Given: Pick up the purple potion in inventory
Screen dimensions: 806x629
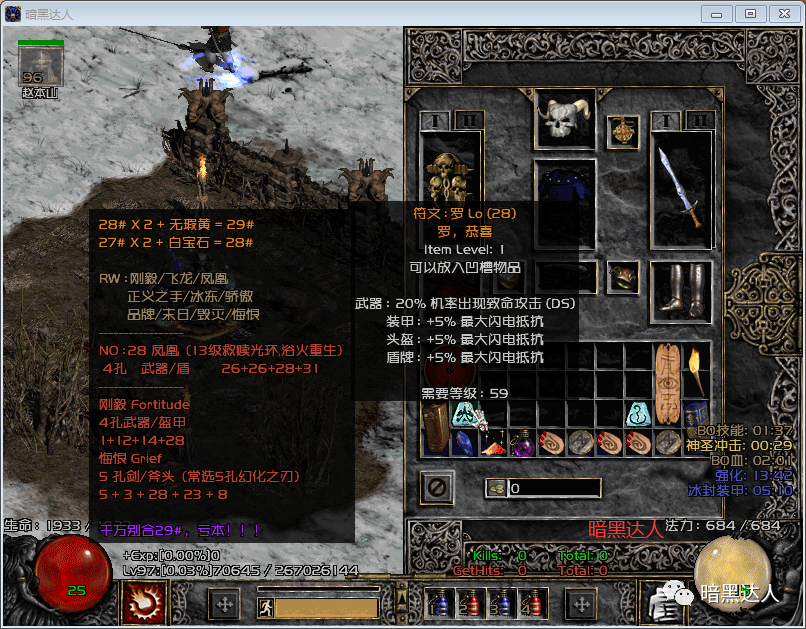Looking at the screenshot, I should tap(523, 442).
